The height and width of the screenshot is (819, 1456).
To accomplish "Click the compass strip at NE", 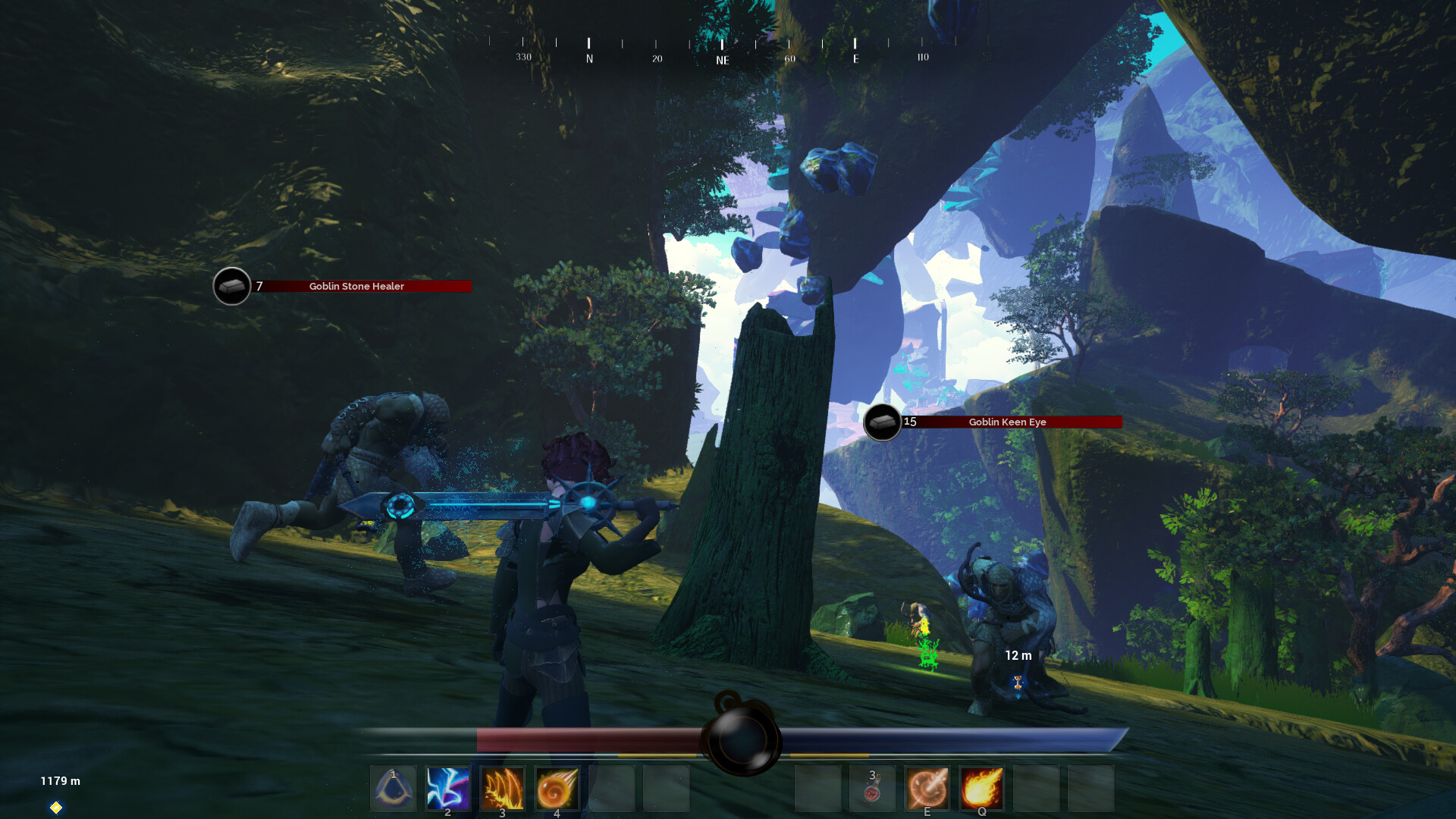I will 722,59.
